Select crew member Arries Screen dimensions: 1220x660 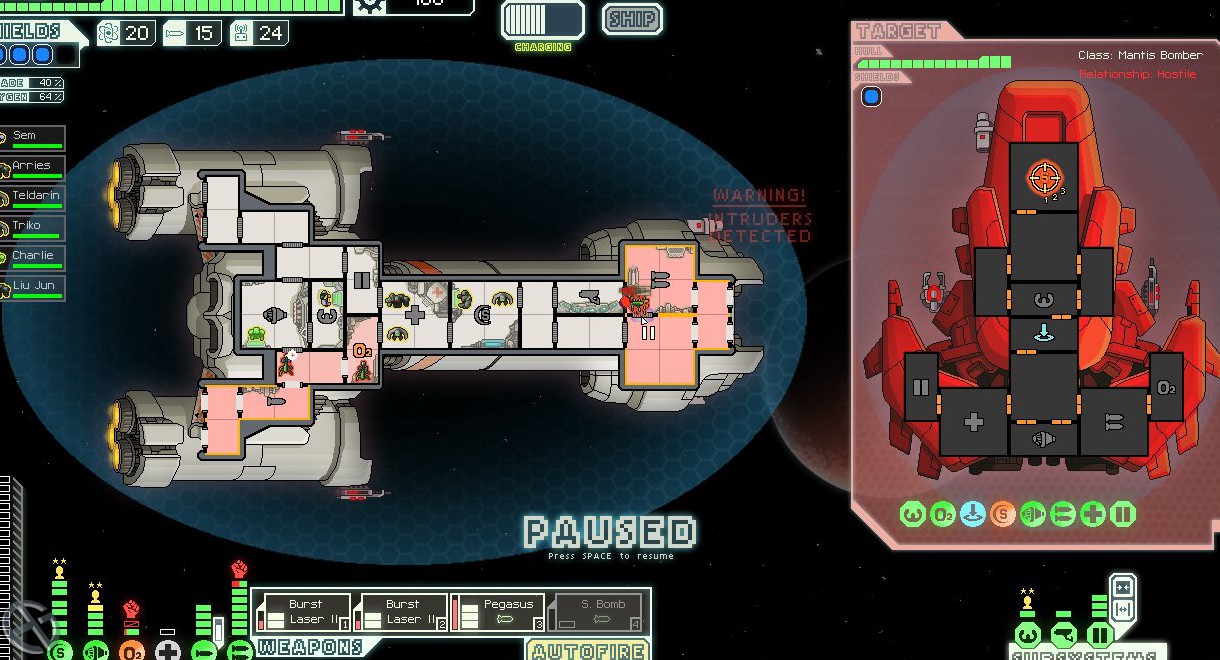point(34,167)
